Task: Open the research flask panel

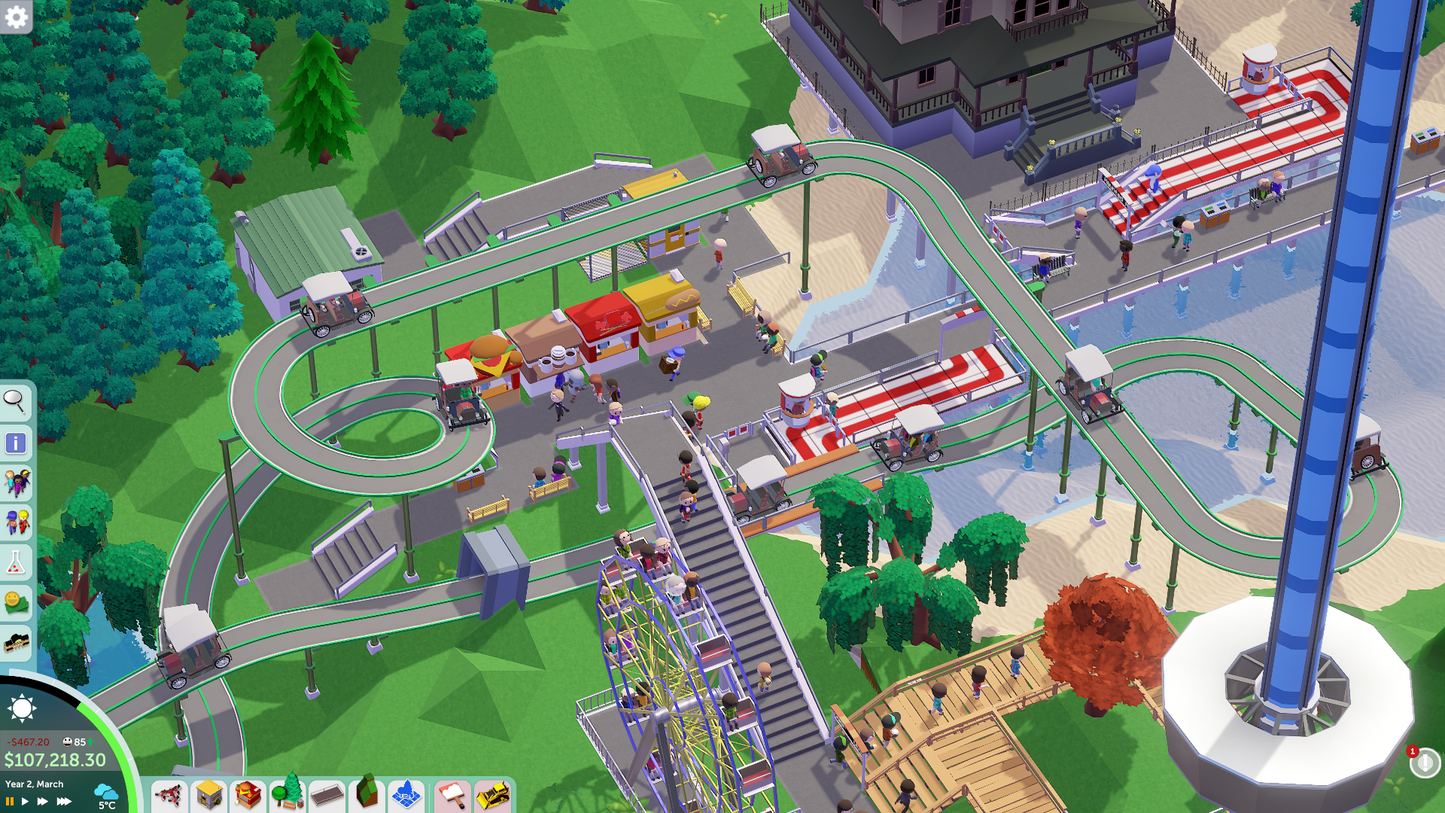Action: point(15,562)
